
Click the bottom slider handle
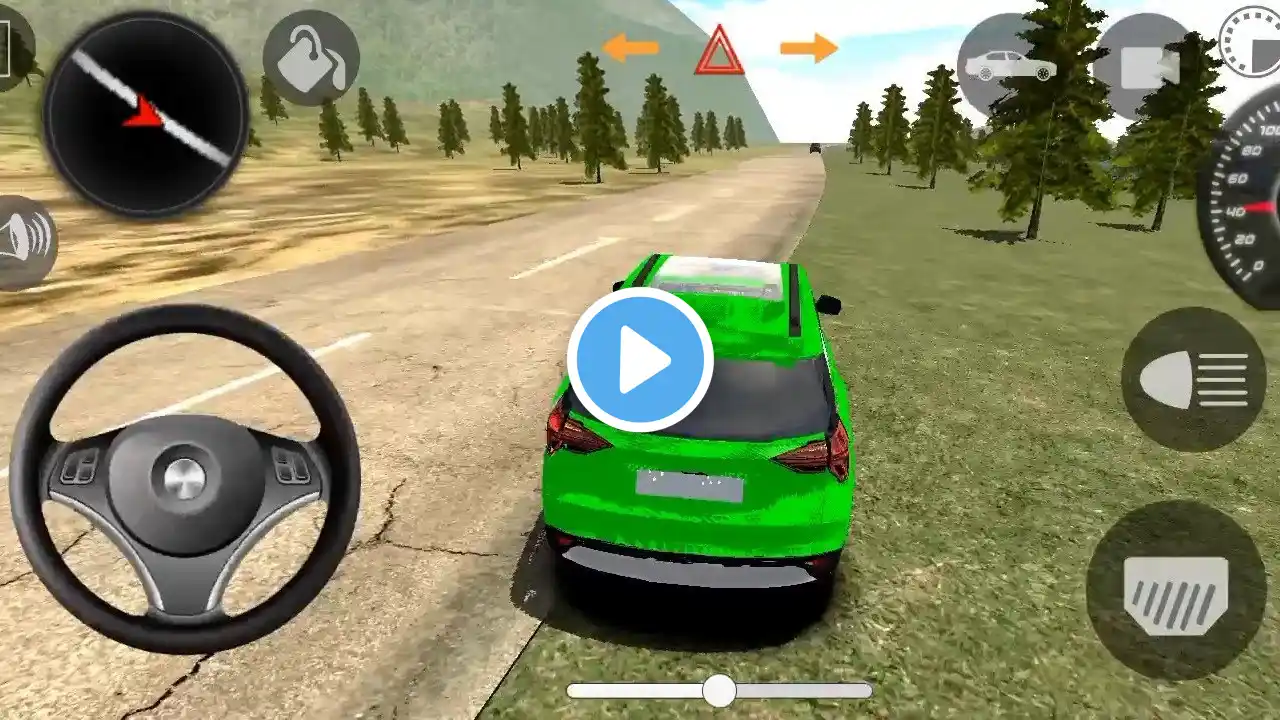718,690
